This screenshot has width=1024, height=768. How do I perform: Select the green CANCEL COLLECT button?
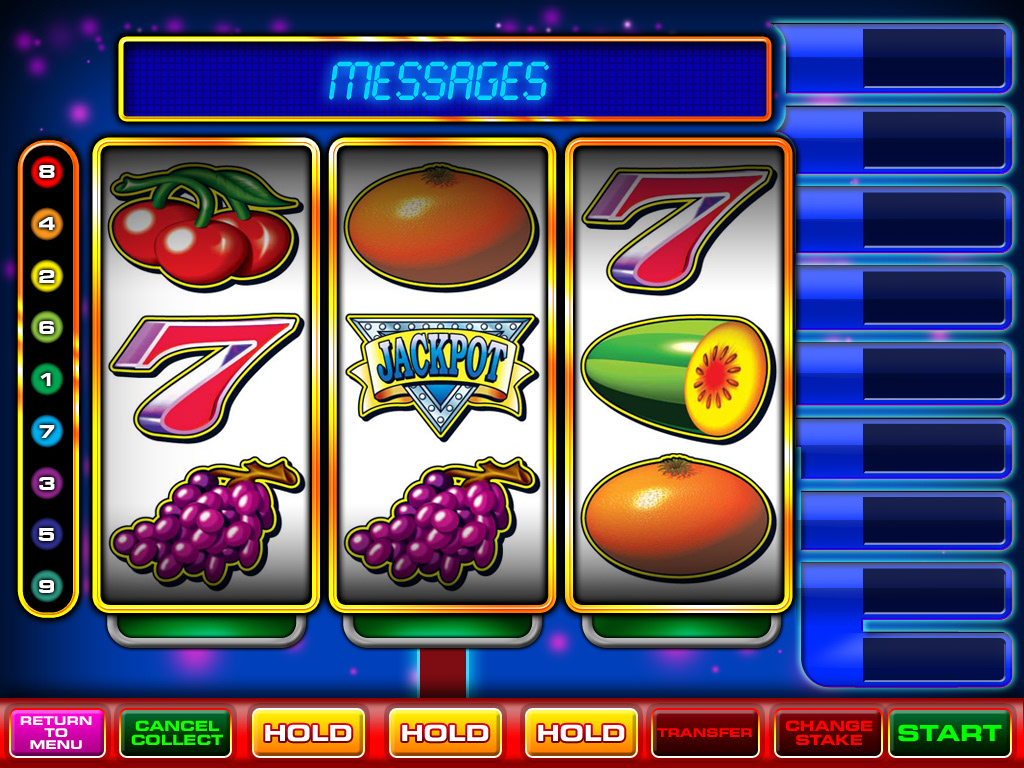pos(176,733)
